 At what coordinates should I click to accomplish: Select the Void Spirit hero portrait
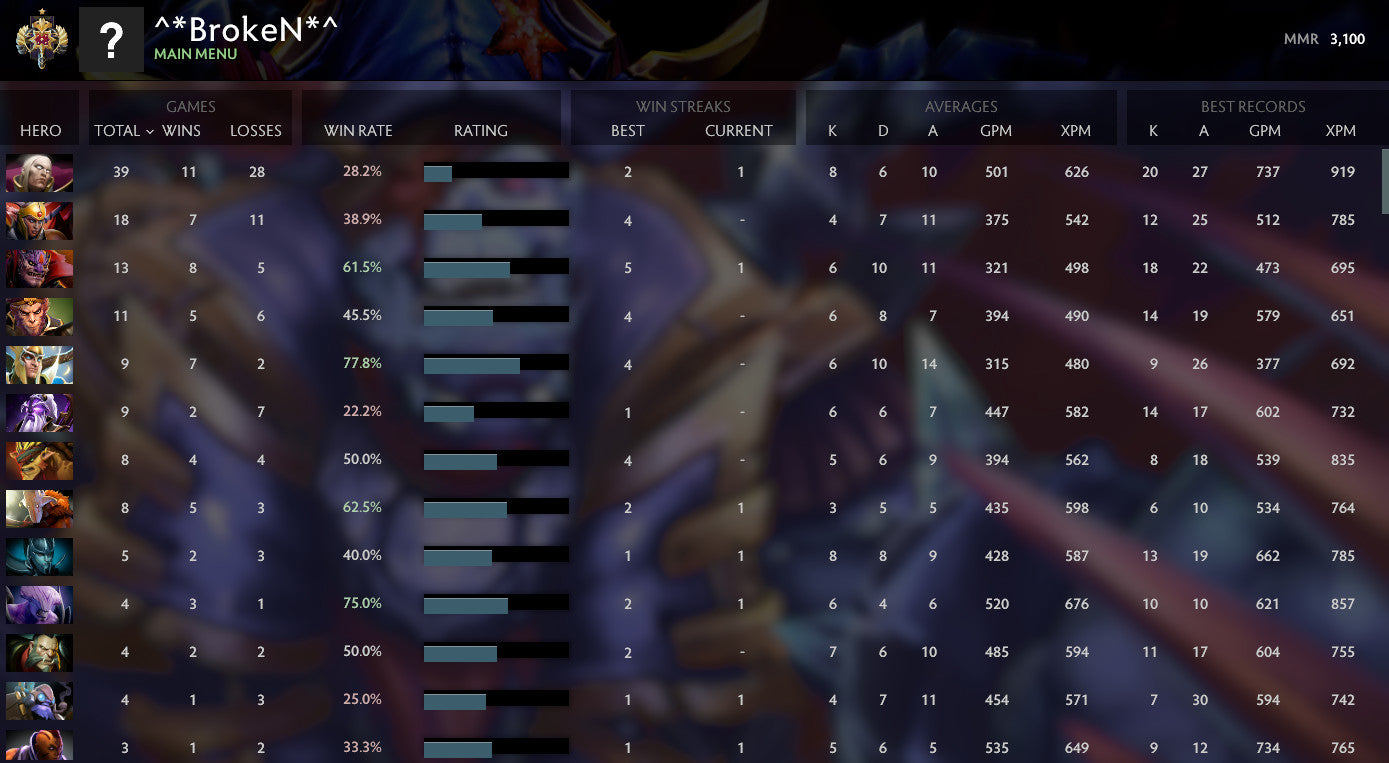39,412
